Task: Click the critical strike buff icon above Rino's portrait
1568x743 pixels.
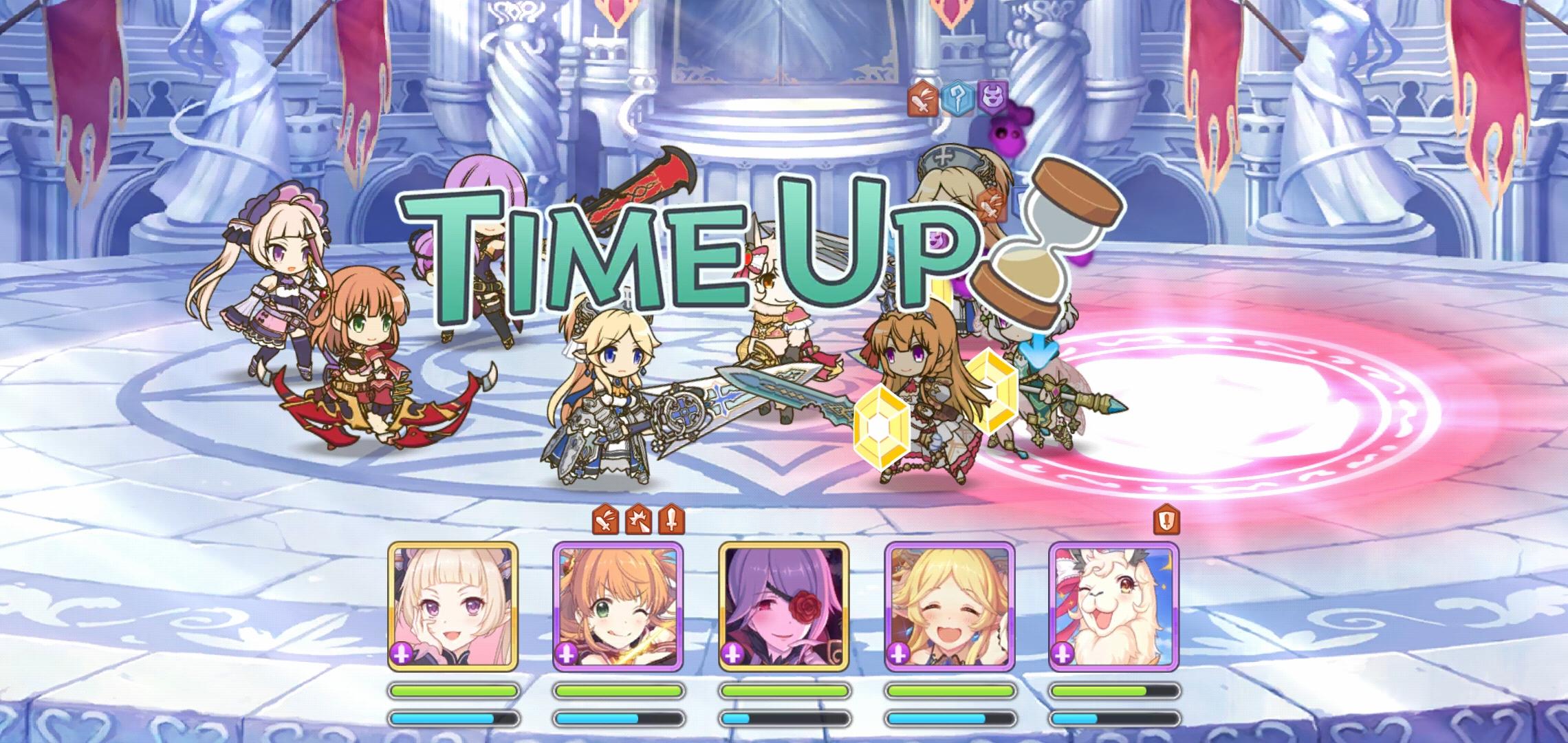Action: click(639, 521)
